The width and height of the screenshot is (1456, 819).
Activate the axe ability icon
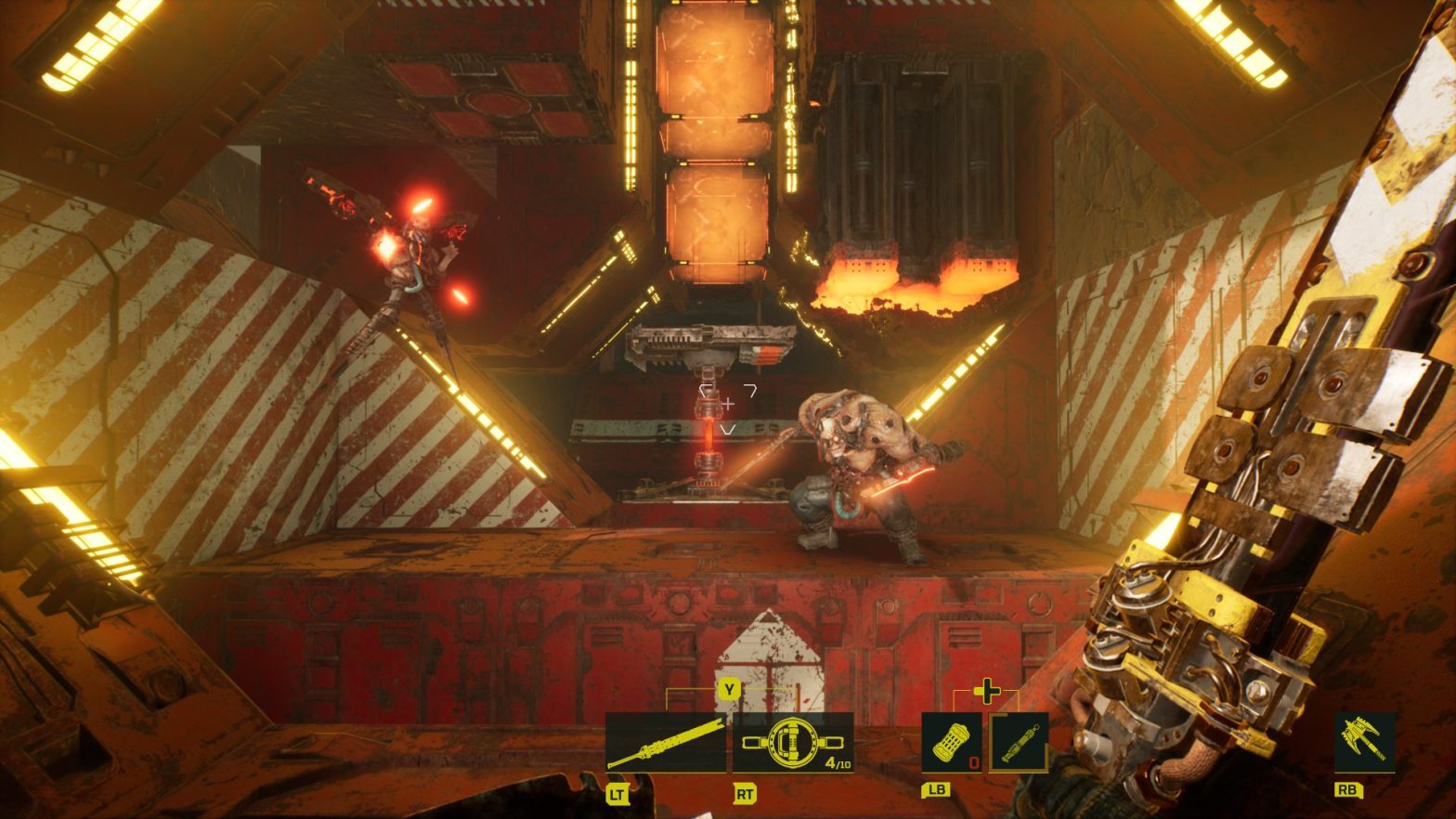tap(1364, 741)
